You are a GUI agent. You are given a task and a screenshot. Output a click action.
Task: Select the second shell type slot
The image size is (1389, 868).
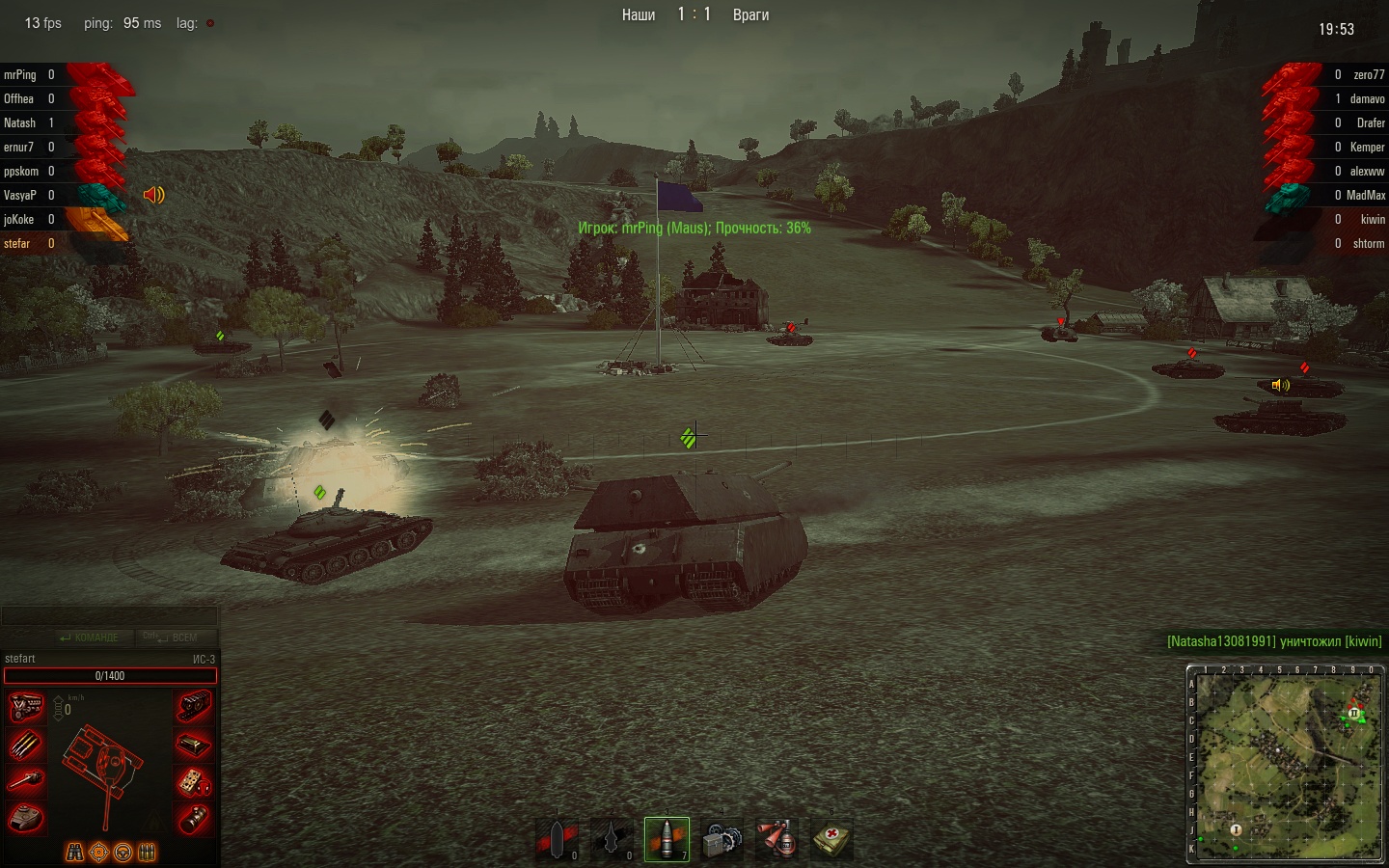click(x=612, y=839)
